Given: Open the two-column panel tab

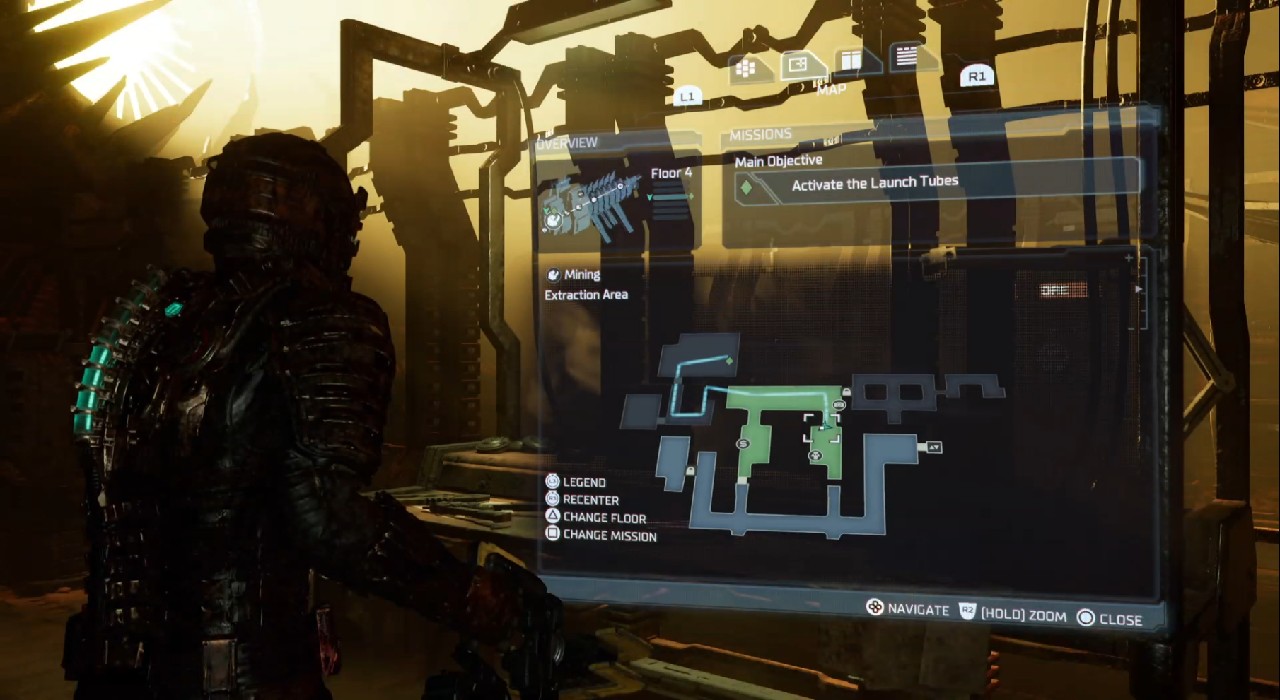Looking at the screenshot, I should (x=850, y=61).
